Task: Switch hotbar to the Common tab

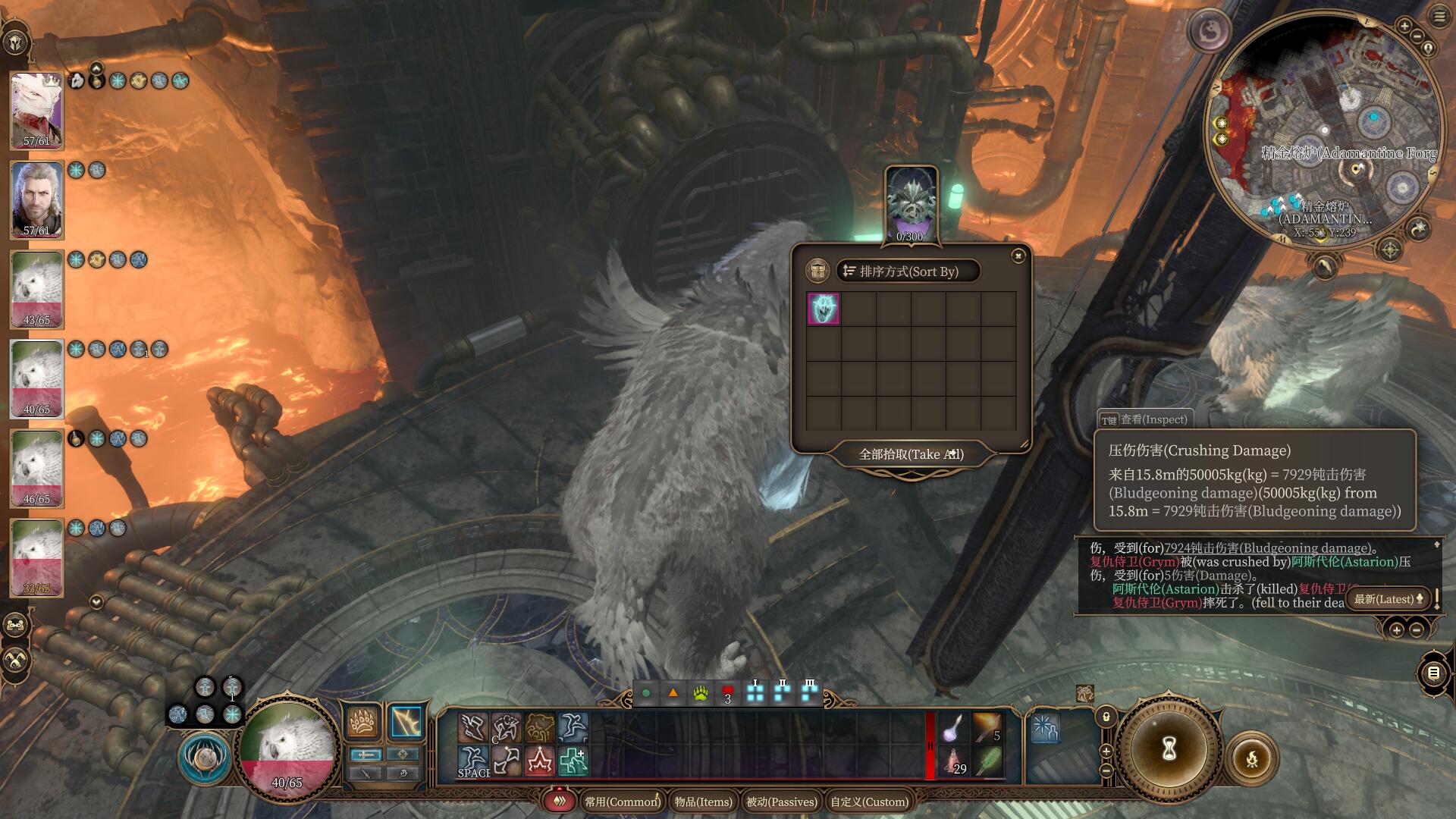Action: [621, 802]
